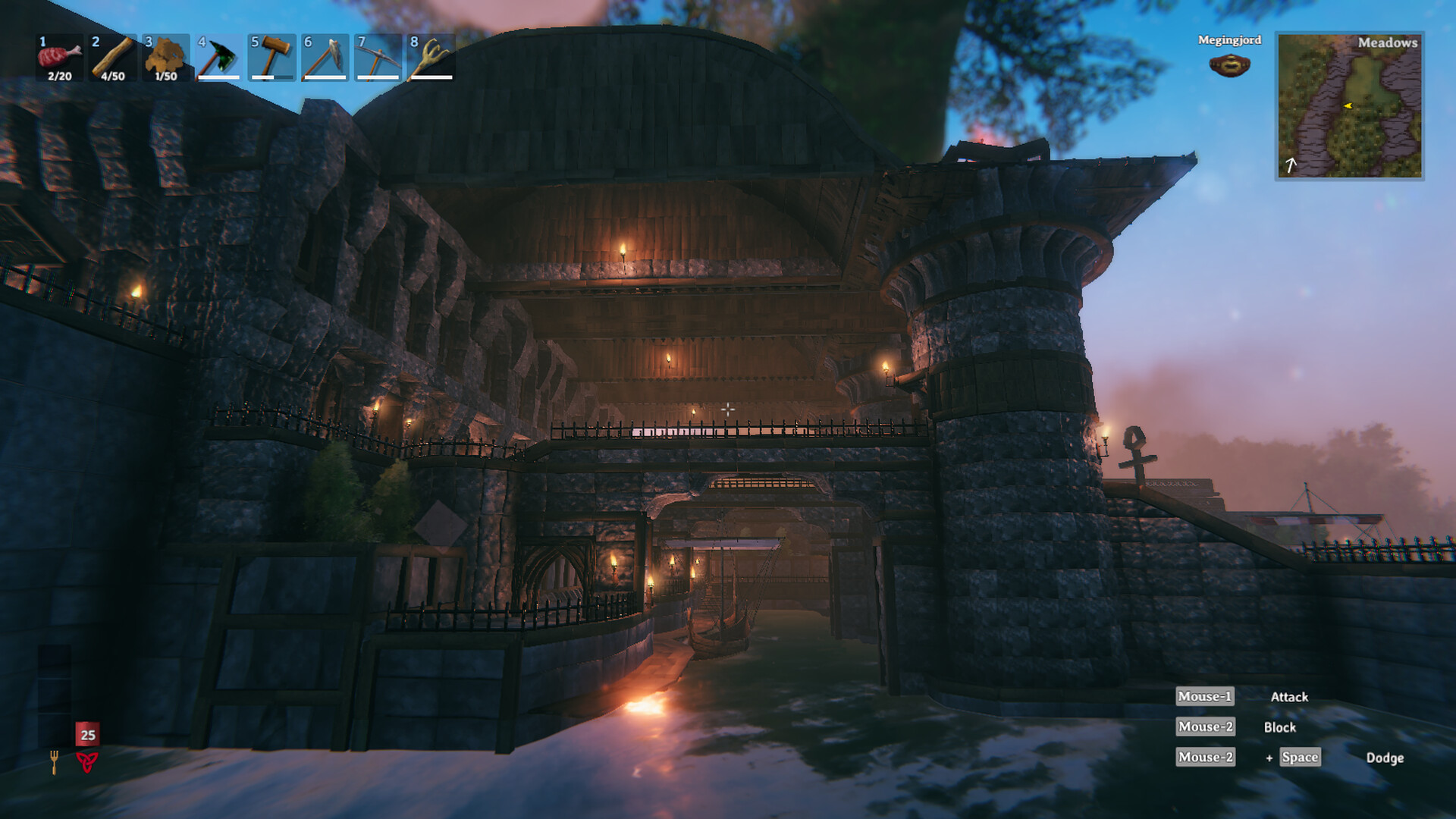Click the Space key badge in the Dodge hint
1456x819 pixels.
point(1299,757)
